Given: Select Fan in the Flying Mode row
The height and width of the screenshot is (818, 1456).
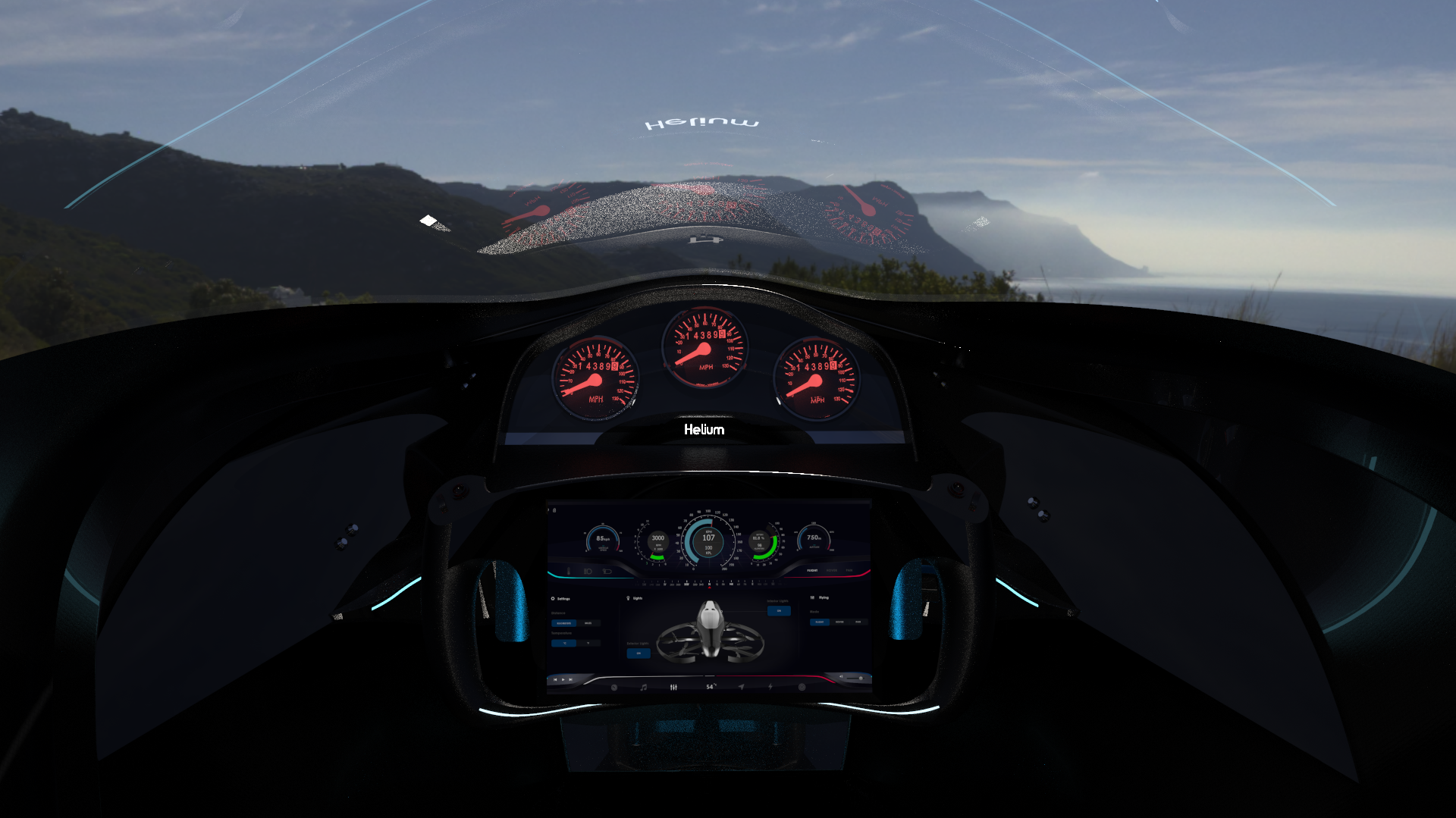Looking at the screenshot, I should click(x=858, y=622).
